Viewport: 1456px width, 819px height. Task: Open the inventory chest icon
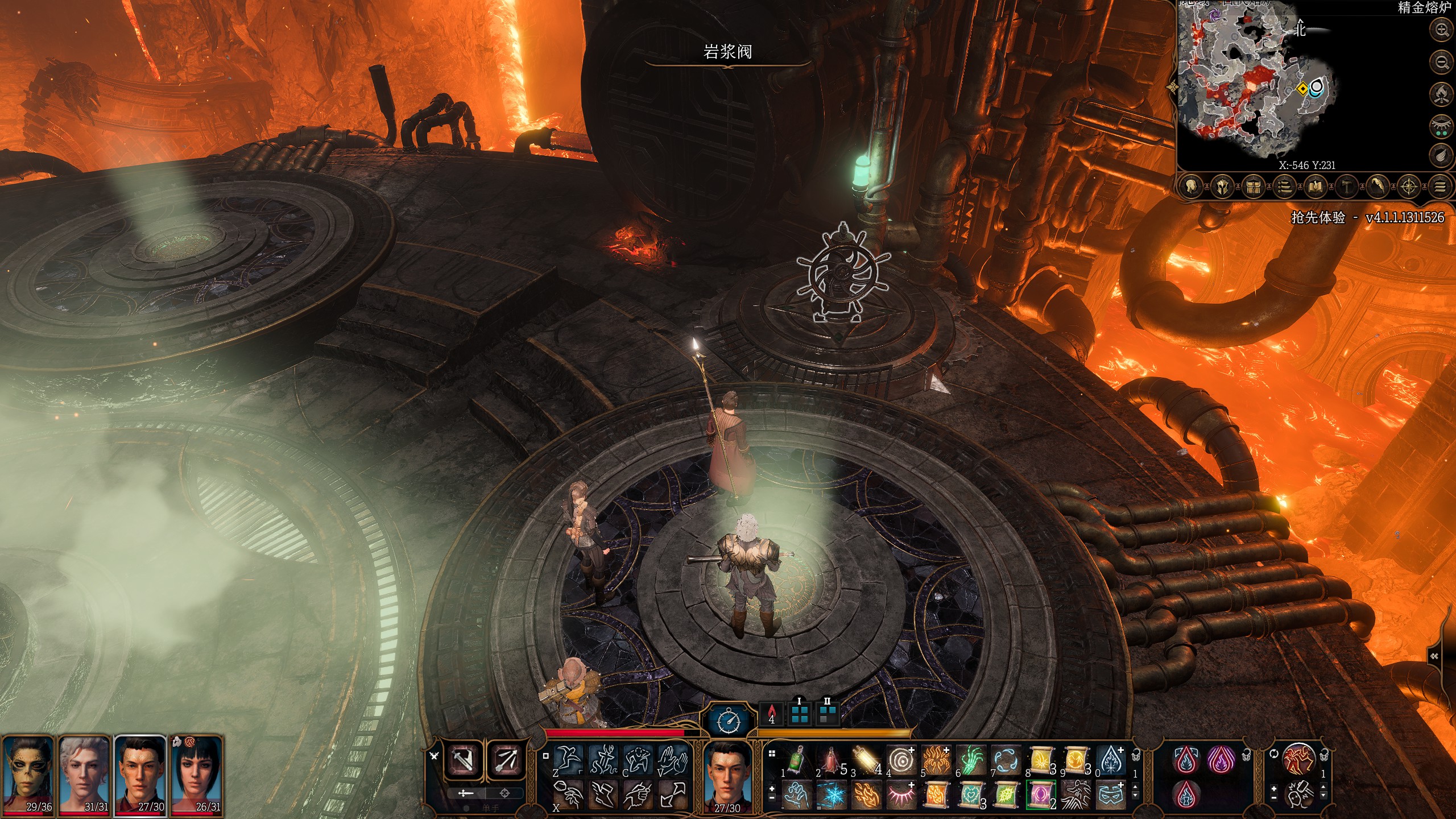1254,186
